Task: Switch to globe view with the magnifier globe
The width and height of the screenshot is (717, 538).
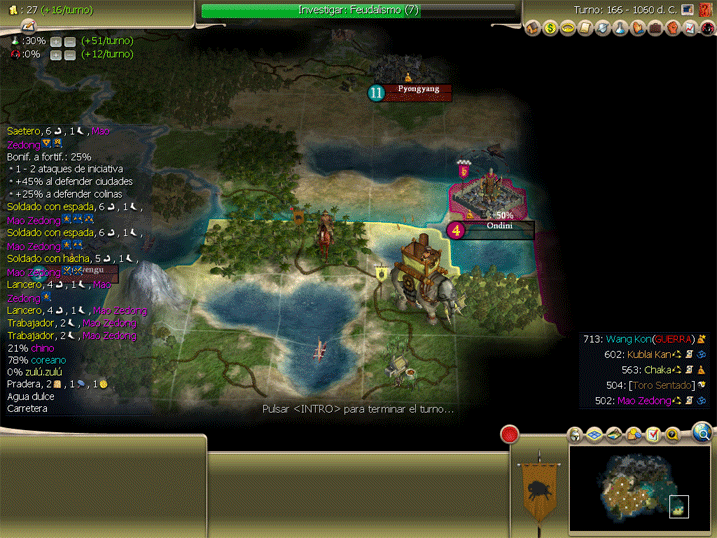Action: click(x=702, y=433)
